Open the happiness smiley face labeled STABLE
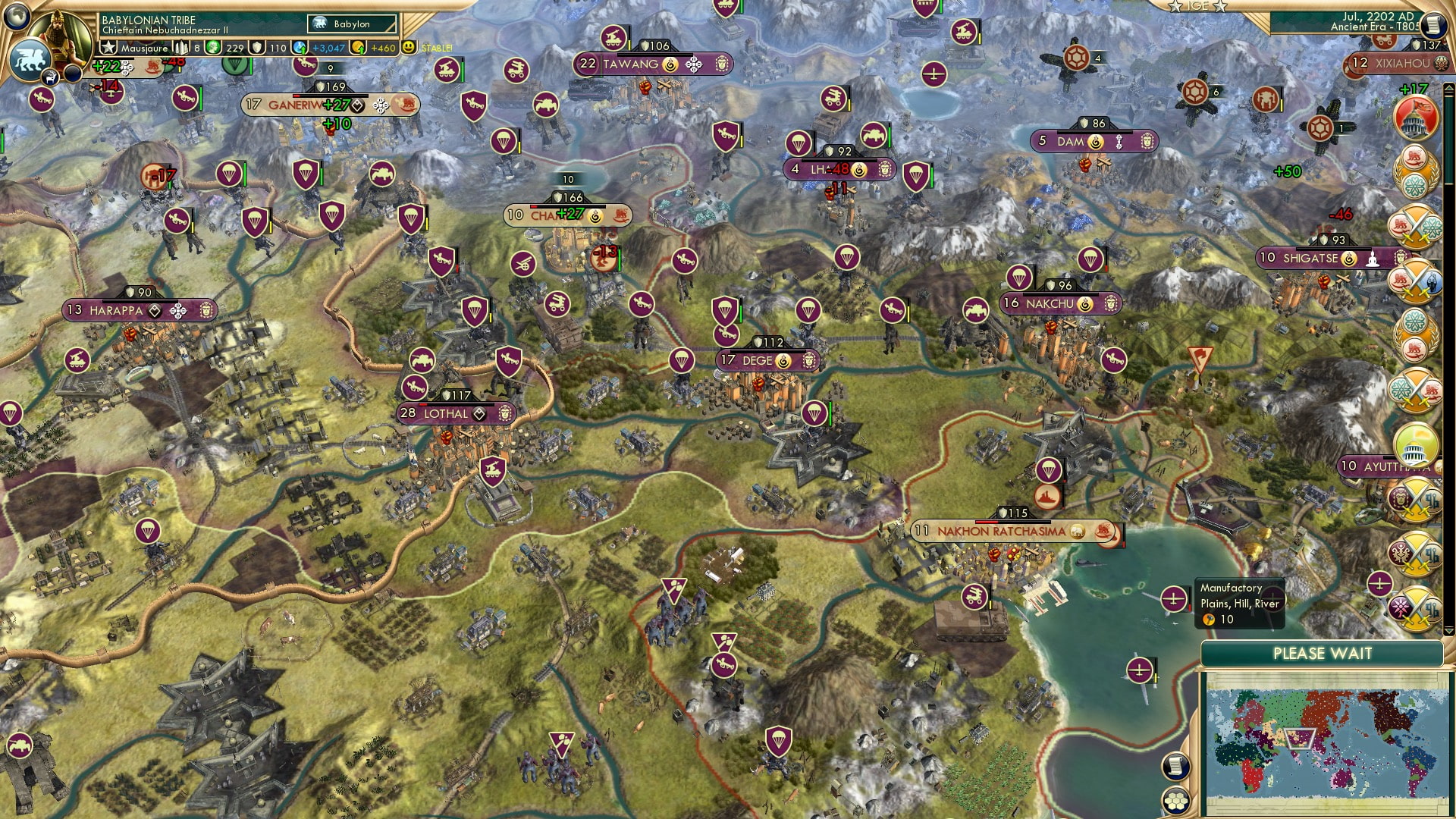This screenshot has height=819, width=1456. (x=409, y=47)
